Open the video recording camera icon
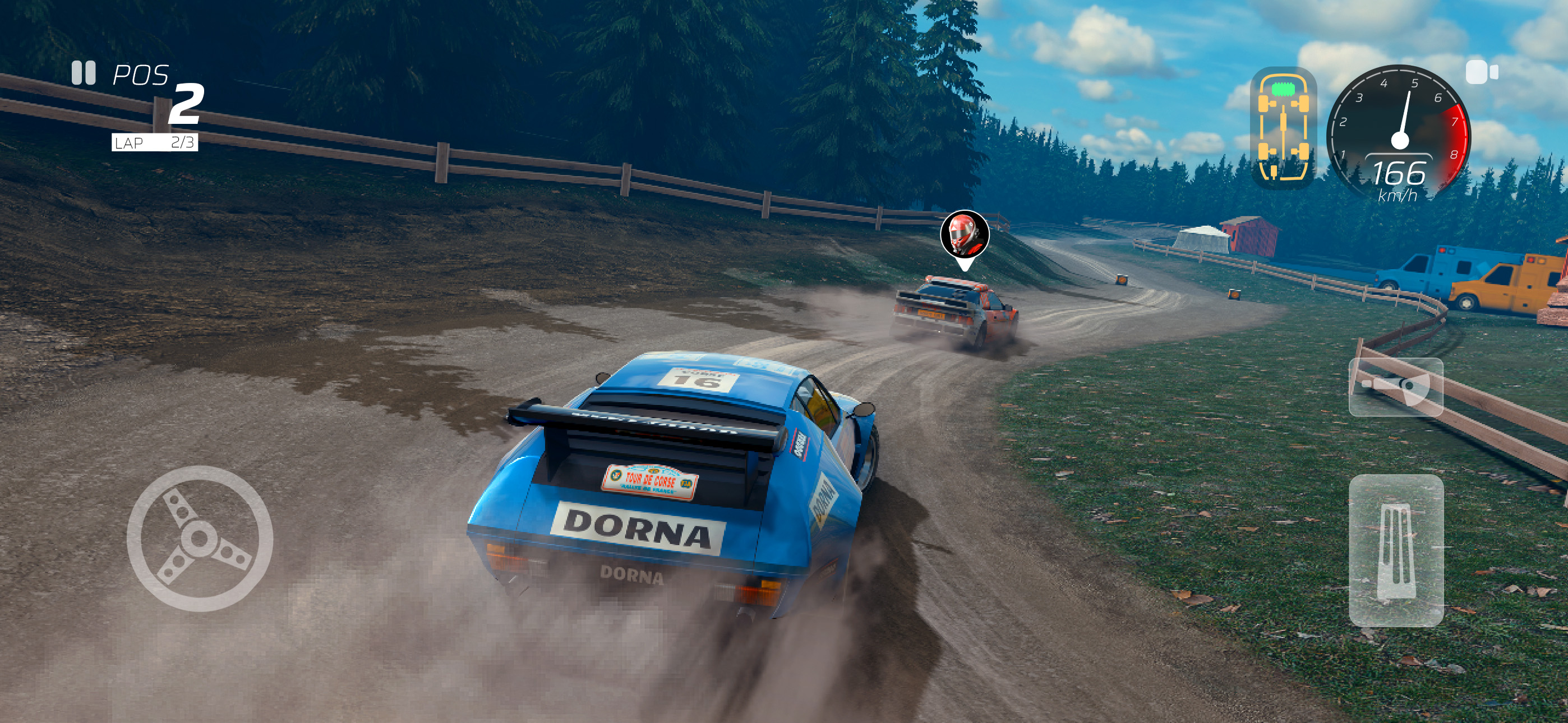Image resolution: width=1568 pixels, height=723 pixels. point(1483,73)
